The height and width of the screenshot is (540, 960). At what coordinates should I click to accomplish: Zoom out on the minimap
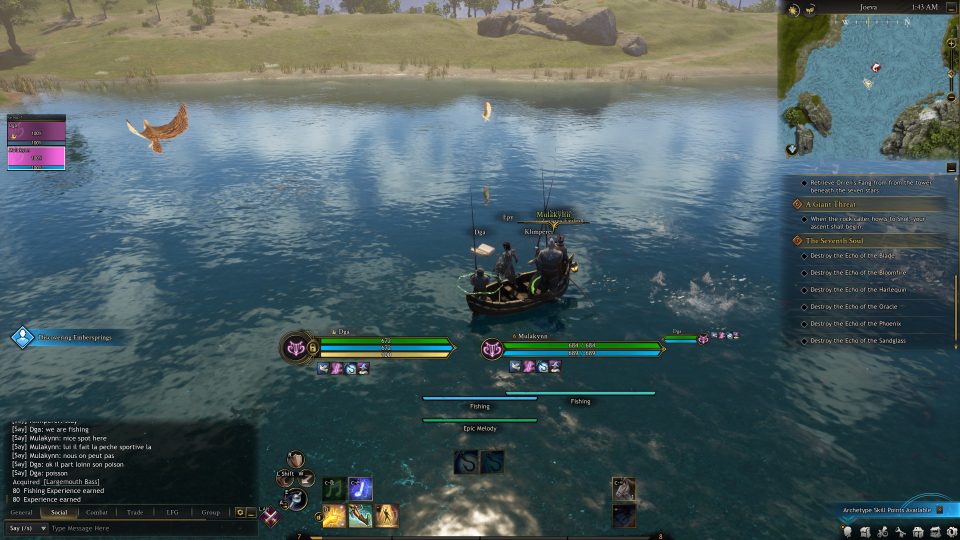[950, 97]
